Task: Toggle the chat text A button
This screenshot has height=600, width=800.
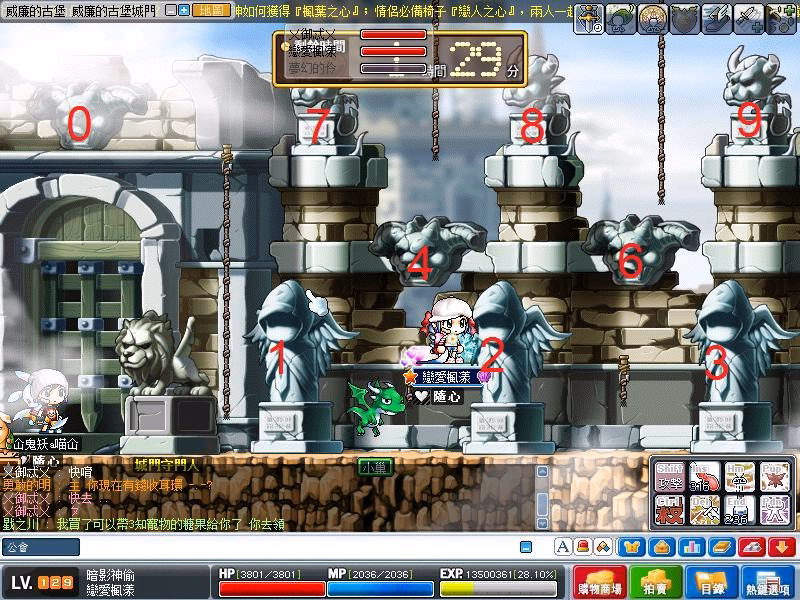Action: pos(563,547)
